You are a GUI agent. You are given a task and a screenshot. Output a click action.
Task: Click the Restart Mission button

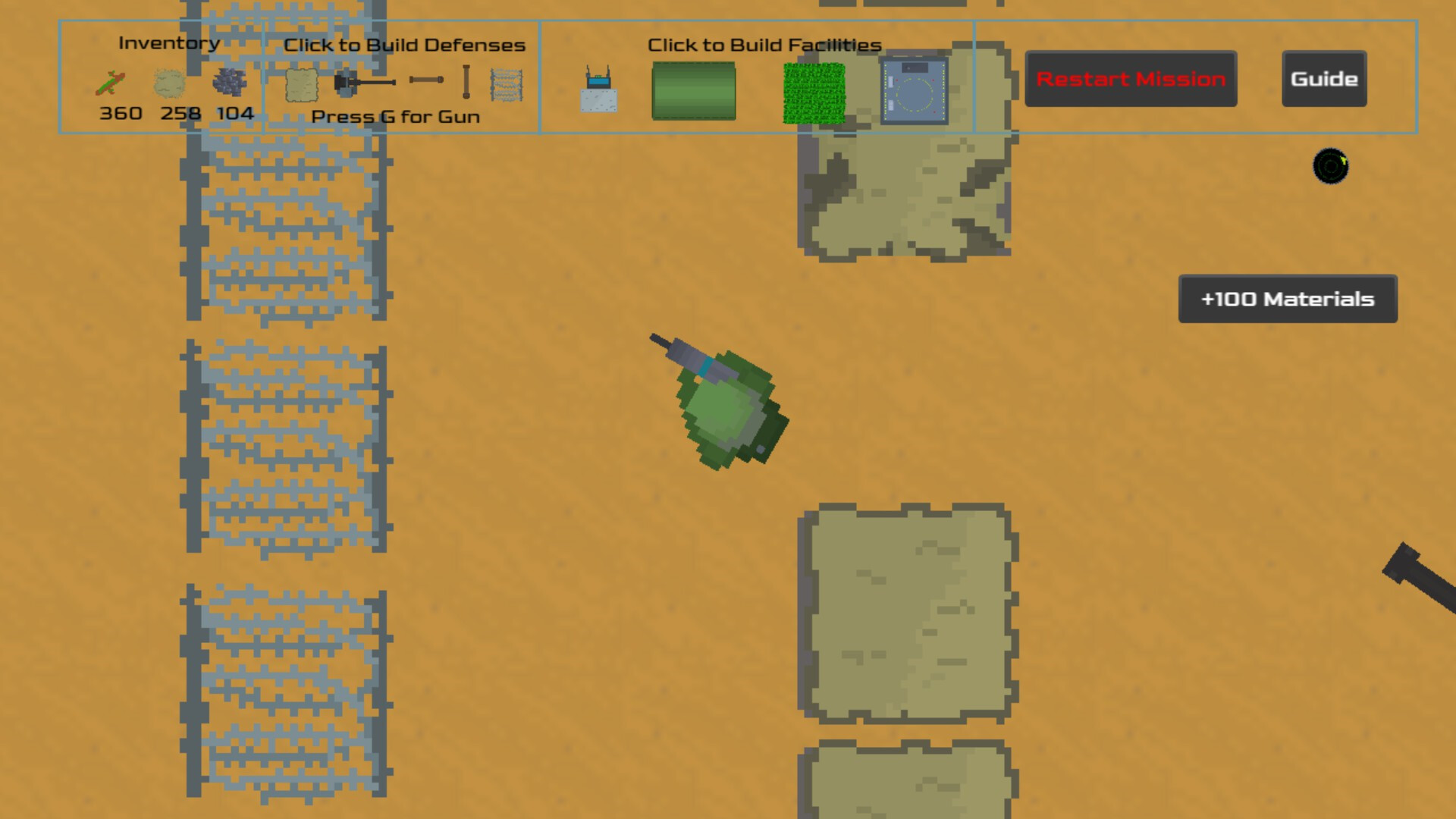[x=1131, y=79]
